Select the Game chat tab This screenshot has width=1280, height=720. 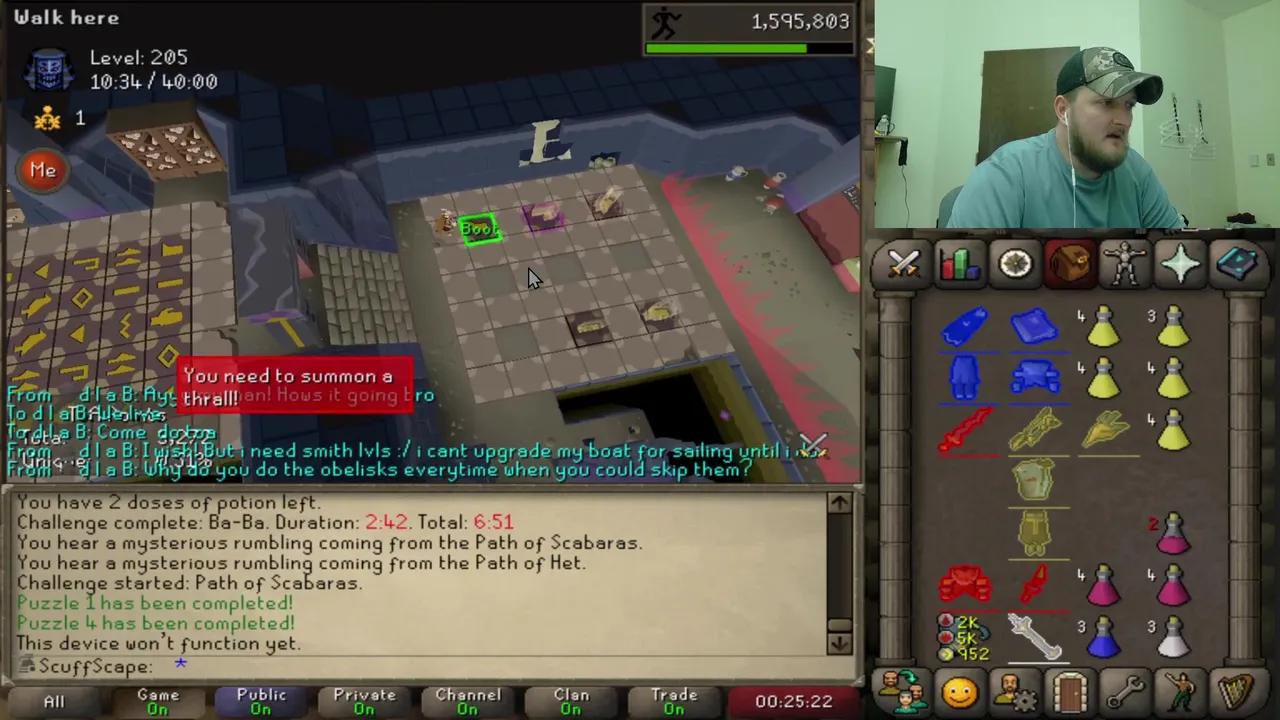click(158, 699)
